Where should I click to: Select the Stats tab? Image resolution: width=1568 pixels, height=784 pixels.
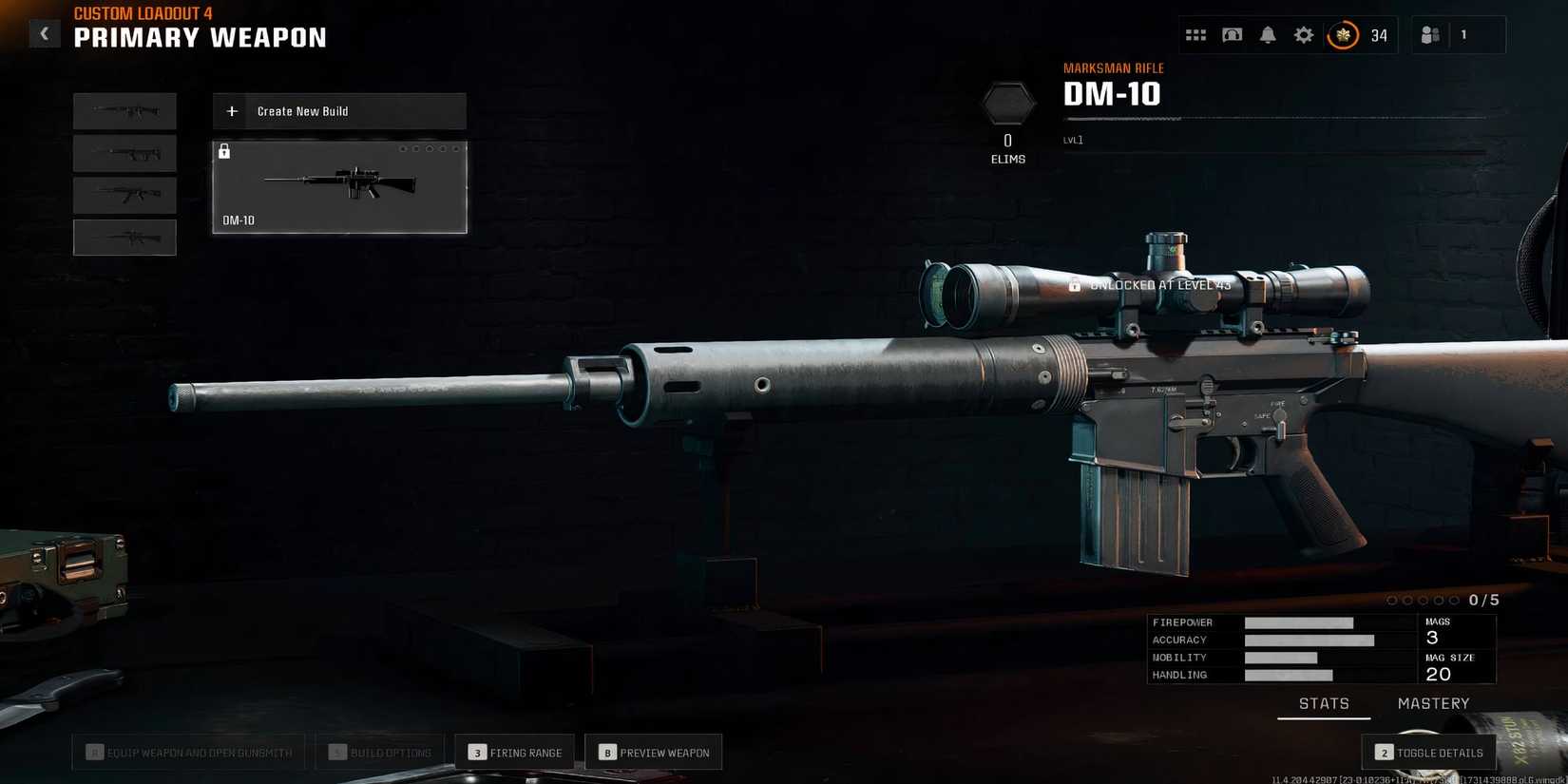click(x=1323, y=703)
